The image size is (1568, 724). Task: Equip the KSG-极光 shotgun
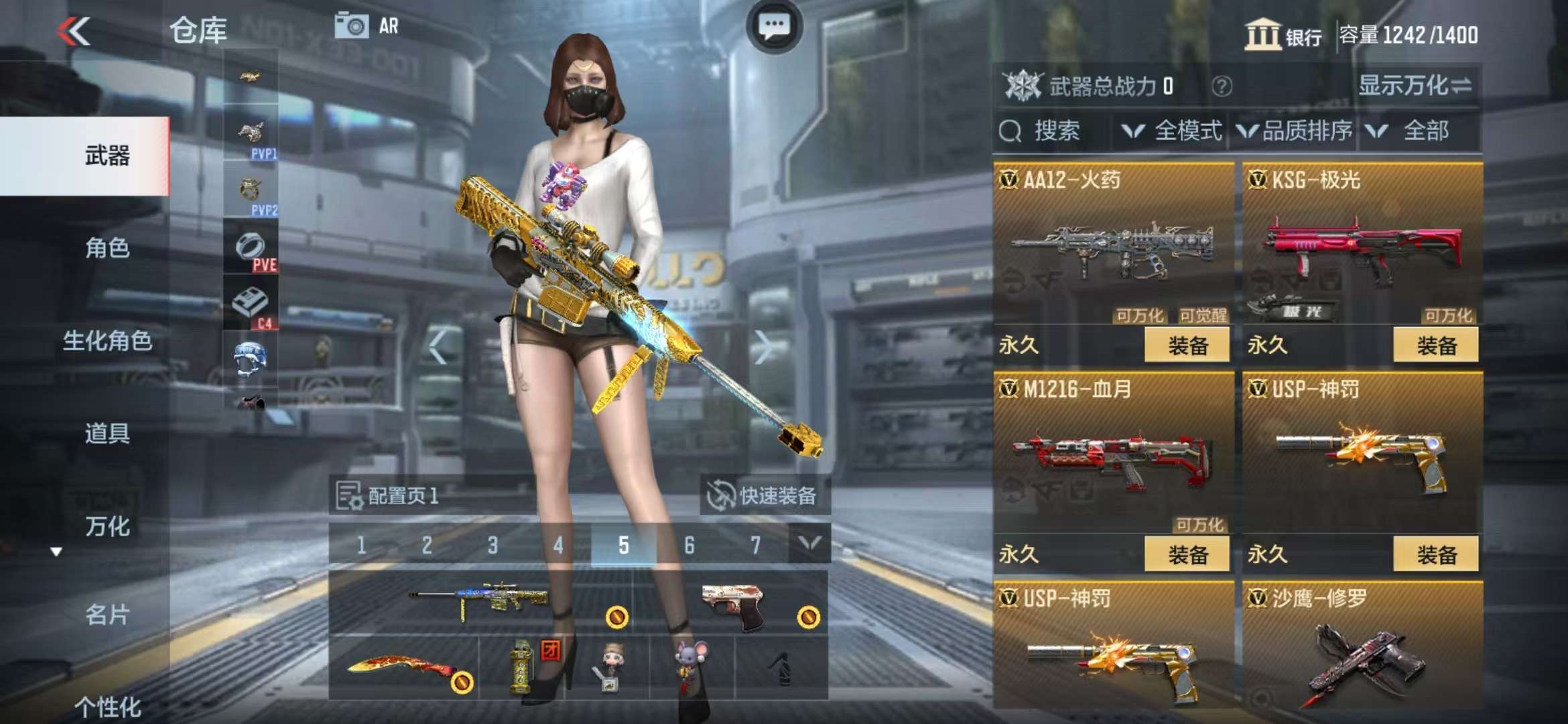click(x=1436, y=346)
